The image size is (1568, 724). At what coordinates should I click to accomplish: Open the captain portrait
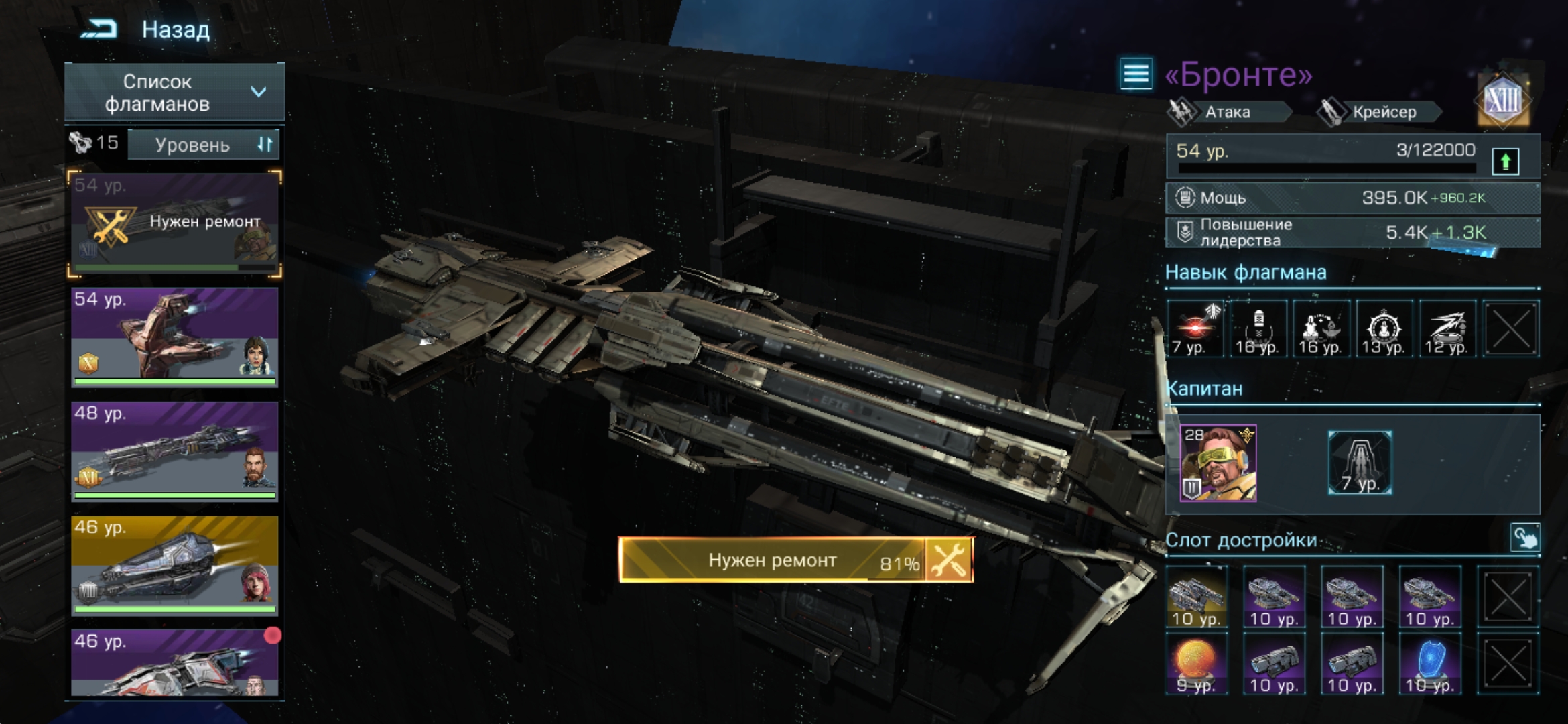pos(1218,463)
